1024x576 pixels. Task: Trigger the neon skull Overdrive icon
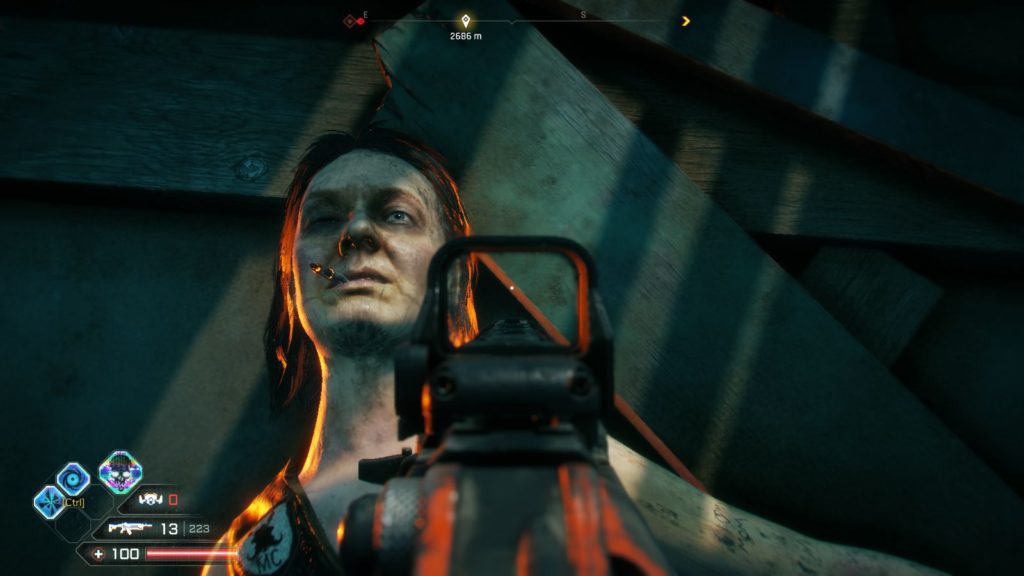tap(119, 471)
